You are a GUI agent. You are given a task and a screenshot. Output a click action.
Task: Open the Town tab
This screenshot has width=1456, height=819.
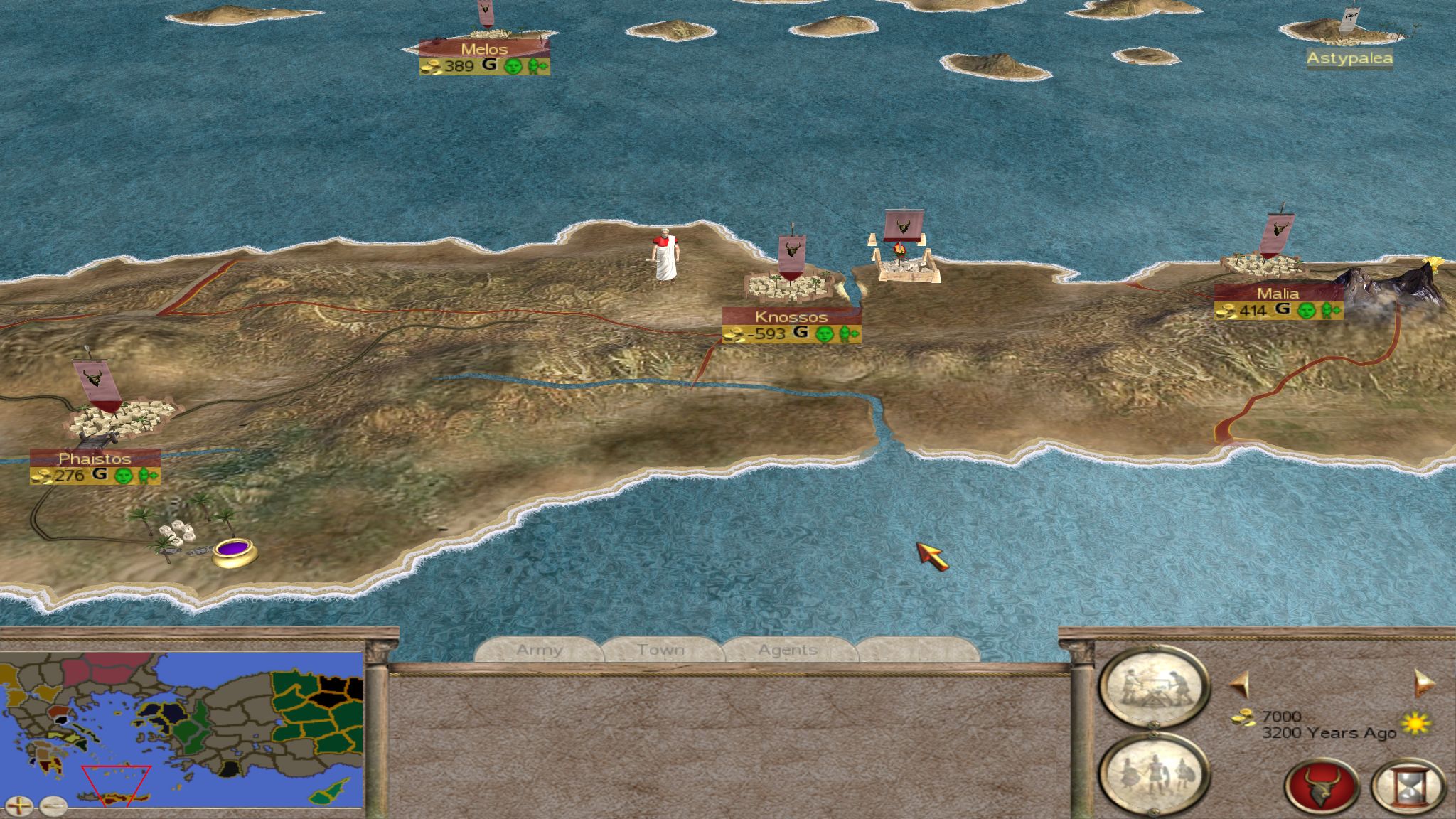[660, 650]
